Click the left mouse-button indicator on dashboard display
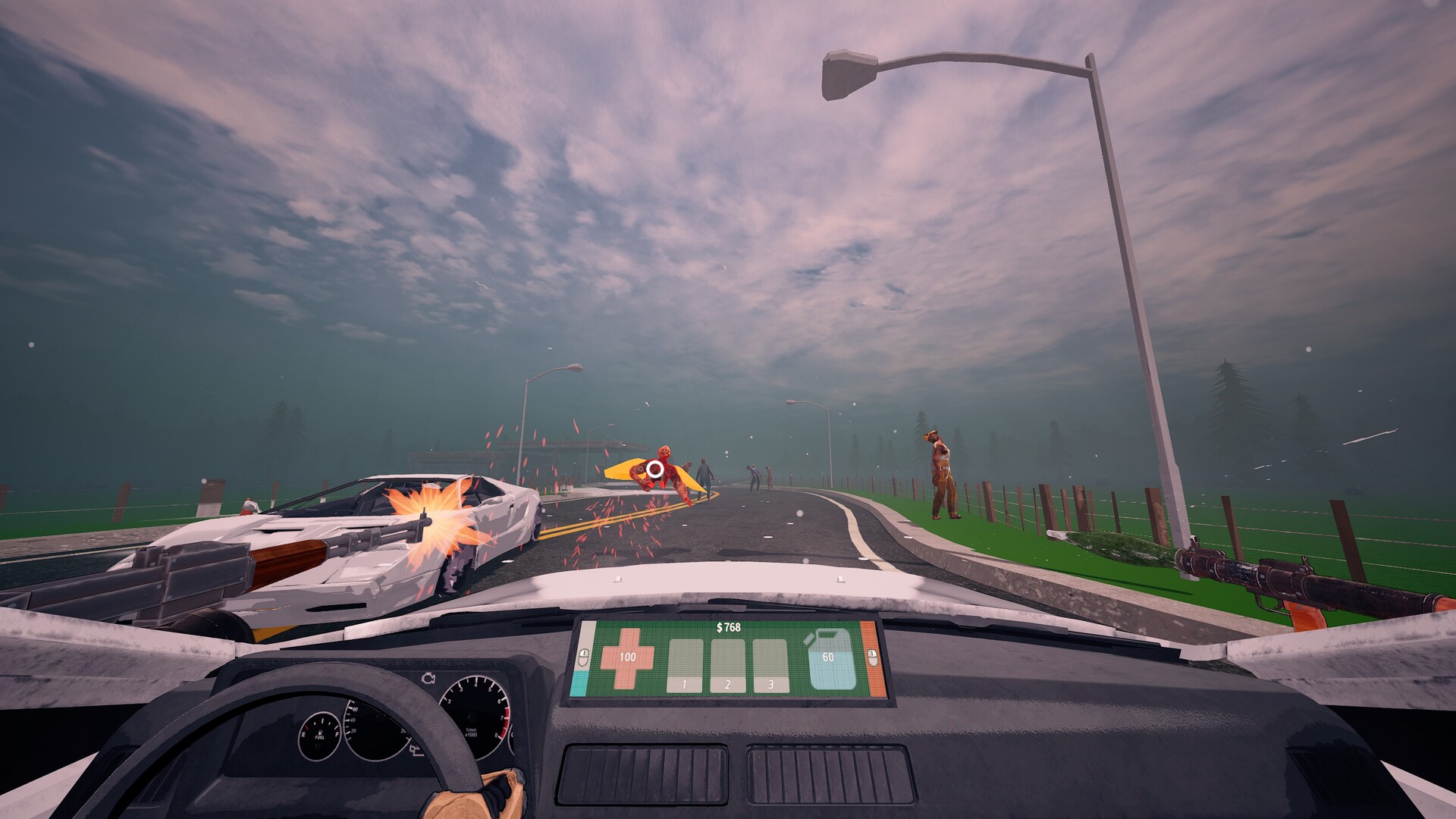The image size is (1456, 819). tap(582, 658)
